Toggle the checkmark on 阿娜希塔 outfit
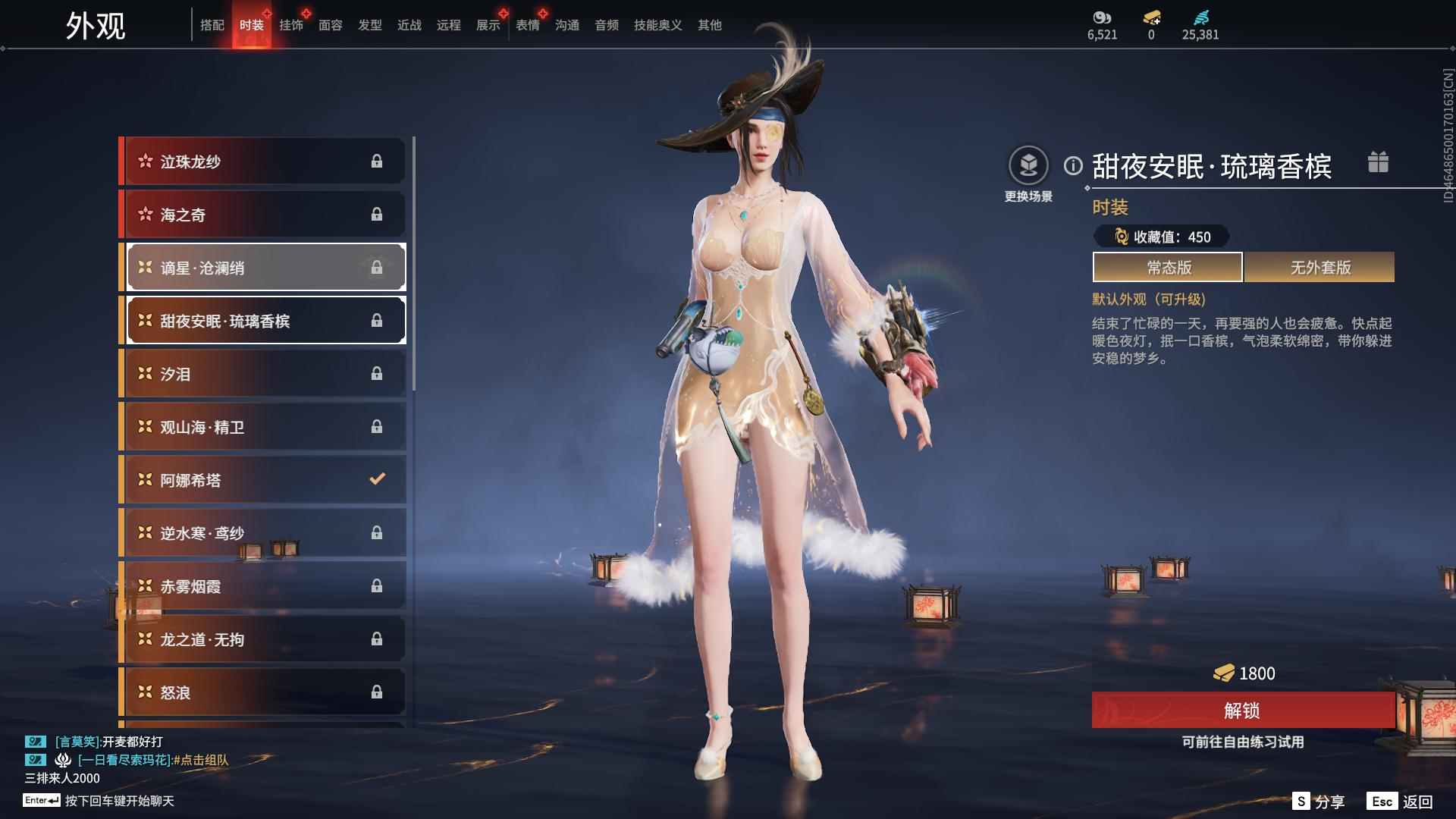 375,479
